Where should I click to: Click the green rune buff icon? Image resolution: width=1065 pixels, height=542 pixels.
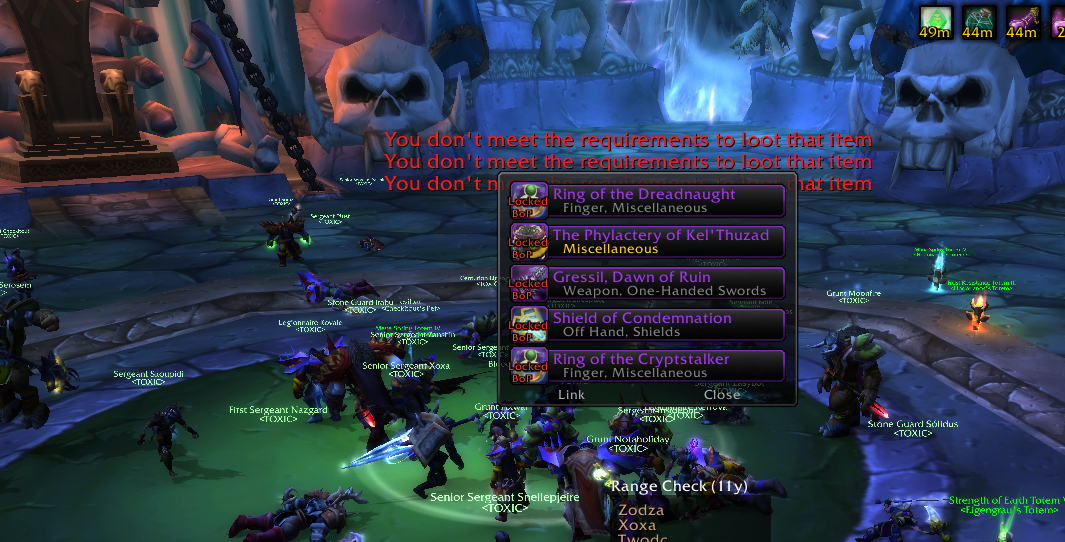click(934, 19)
